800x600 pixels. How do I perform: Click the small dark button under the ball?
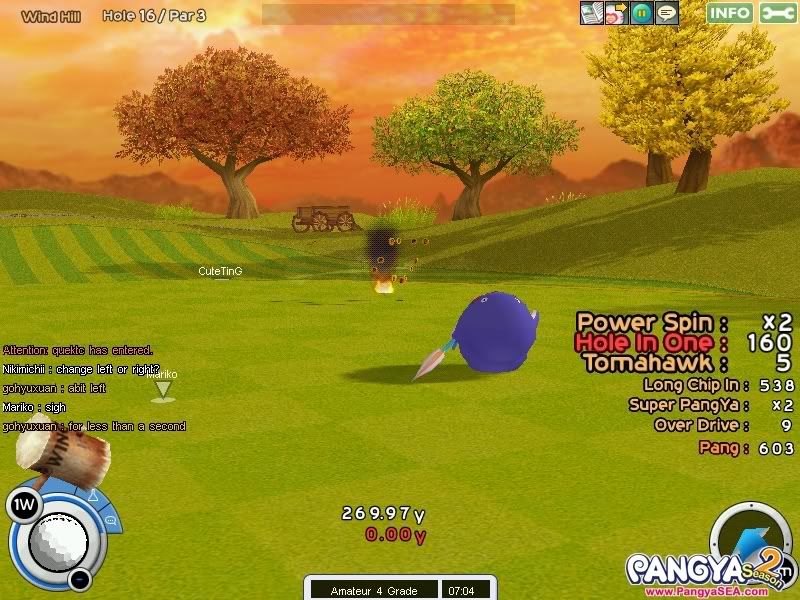click(x=80, y=579)
